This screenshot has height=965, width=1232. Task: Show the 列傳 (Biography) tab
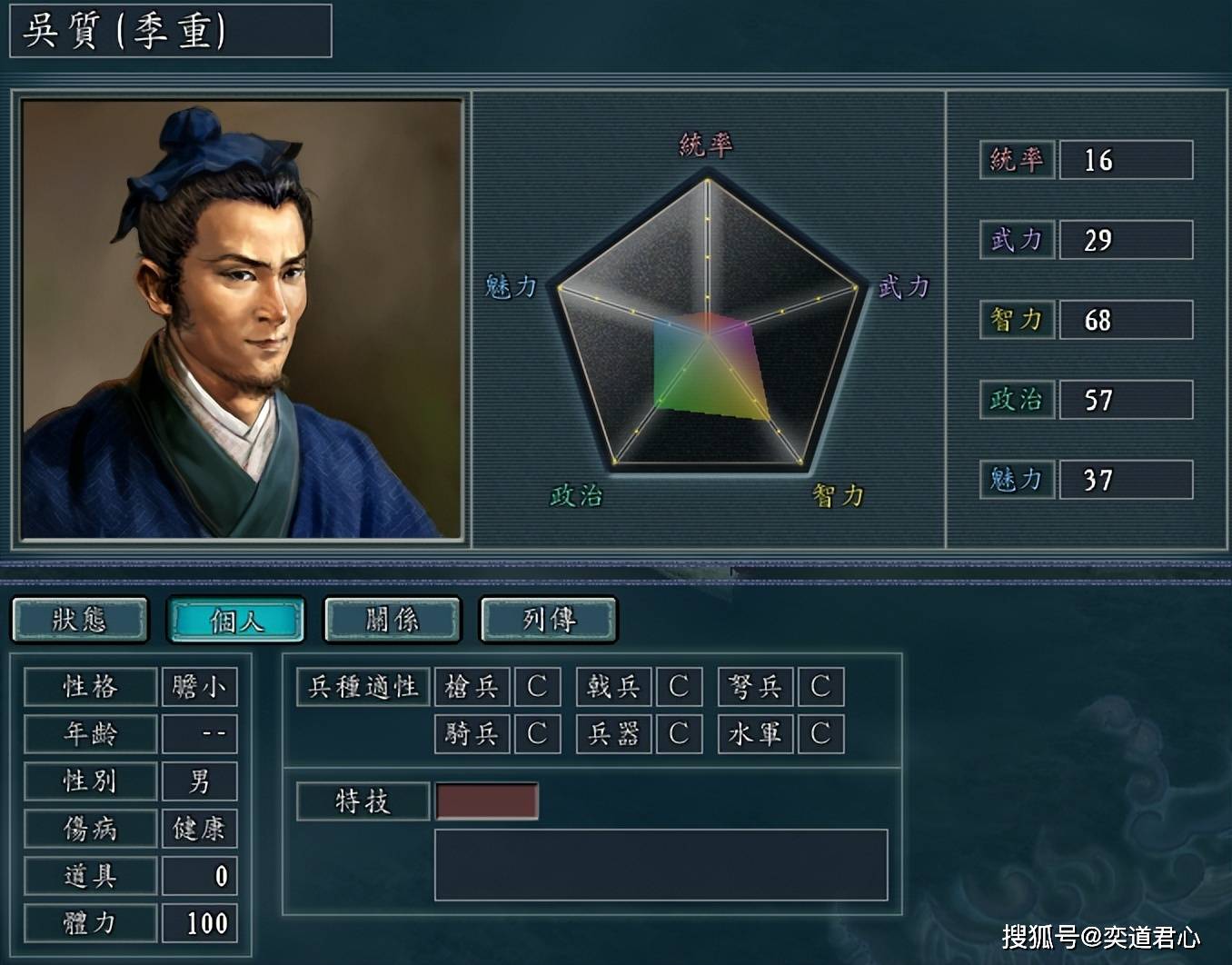coord(549,620)
